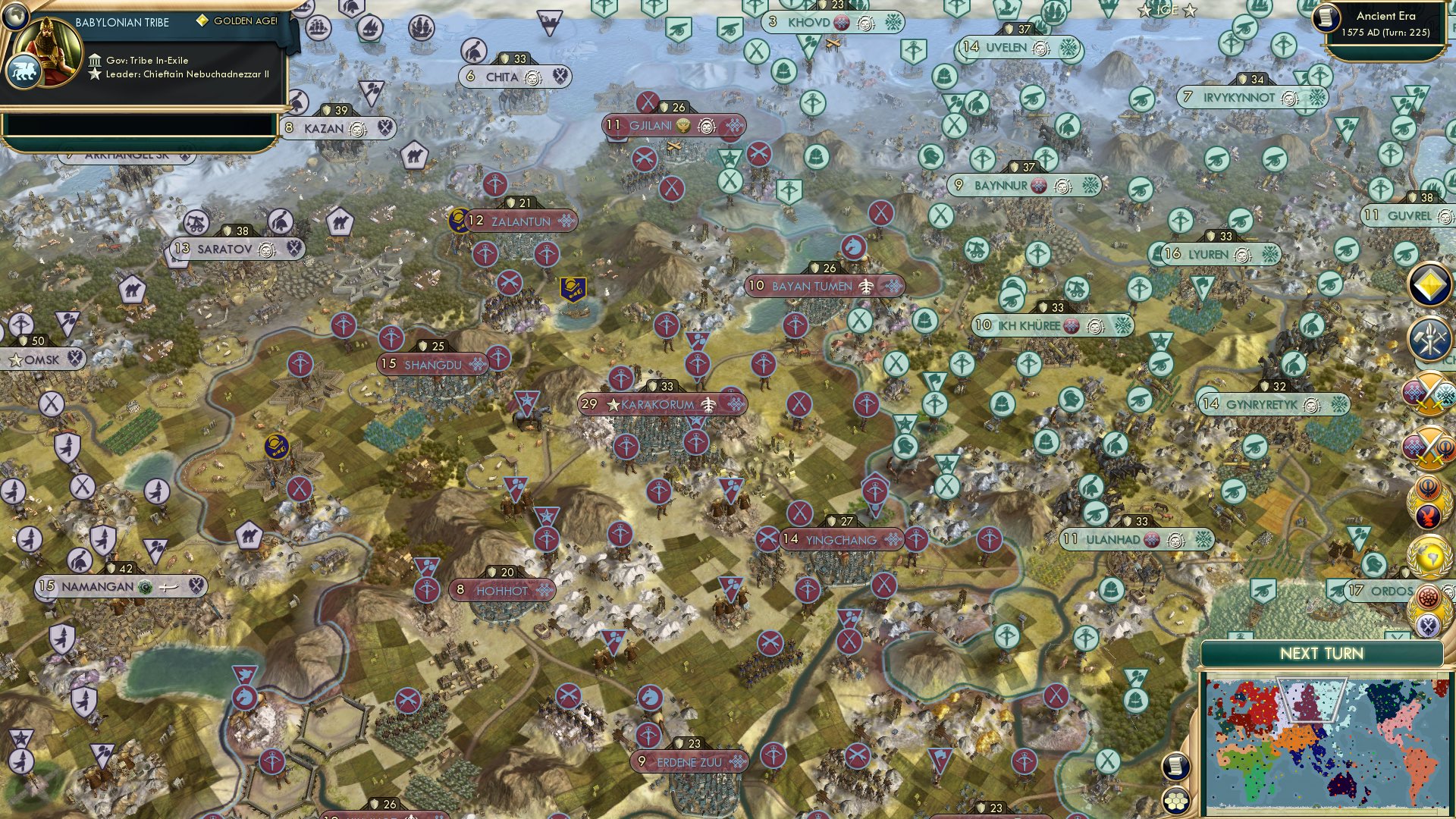The height and width of the screenshot is (819, 1456).
Task: Select the galleon unit flag in northern waters
Action: click(x=422, y=27)
